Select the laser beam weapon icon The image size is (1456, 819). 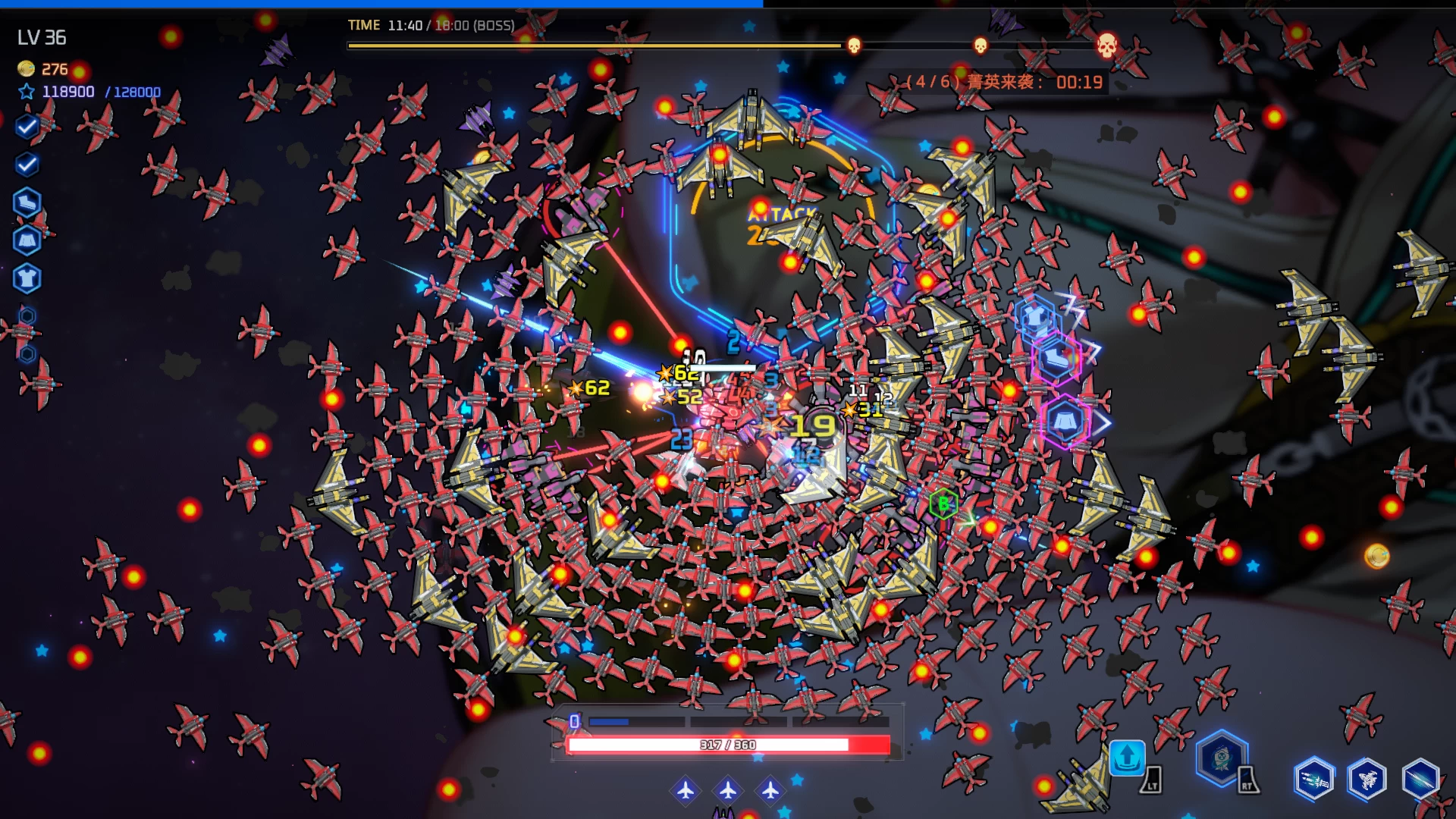(1420, 779)
